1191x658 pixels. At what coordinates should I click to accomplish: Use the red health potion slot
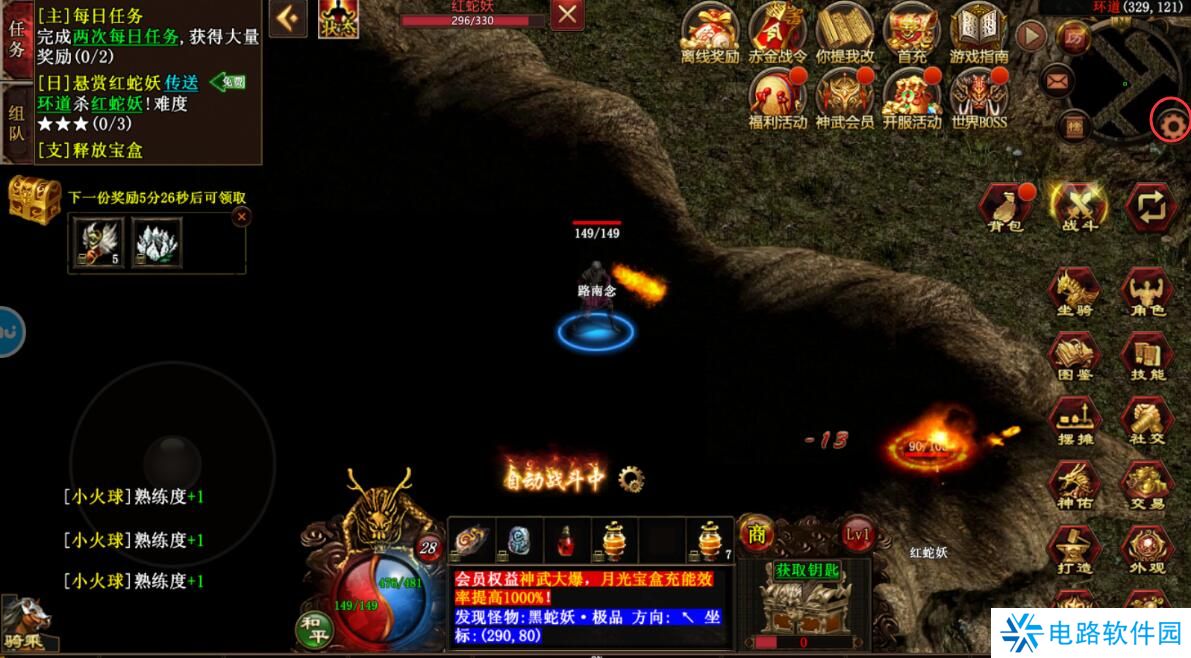[566, 541]
